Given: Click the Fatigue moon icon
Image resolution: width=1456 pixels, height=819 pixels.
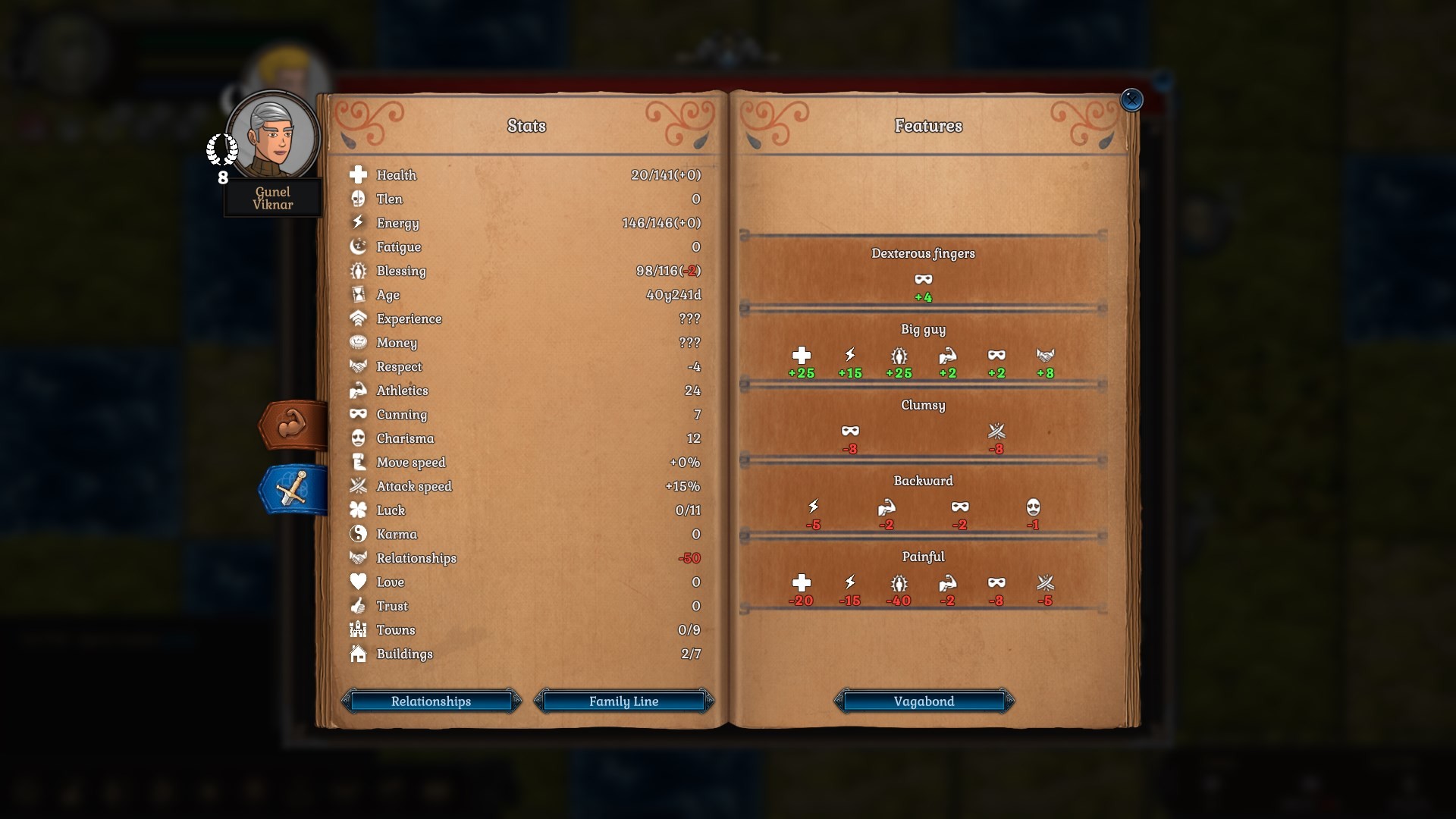Looking at the screenshot, I should tap(358, 246).
